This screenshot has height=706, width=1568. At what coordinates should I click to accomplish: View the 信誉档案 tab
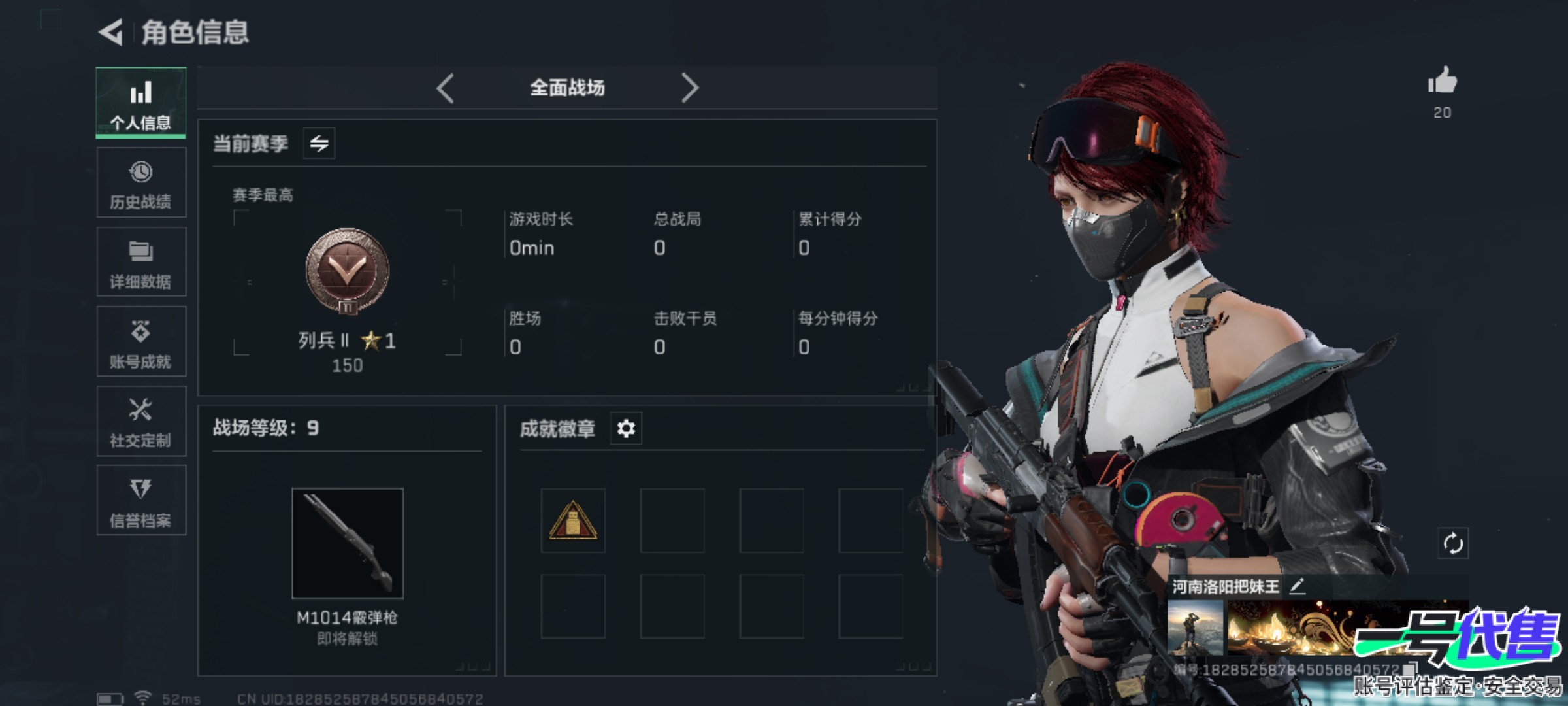pos(141,501)
